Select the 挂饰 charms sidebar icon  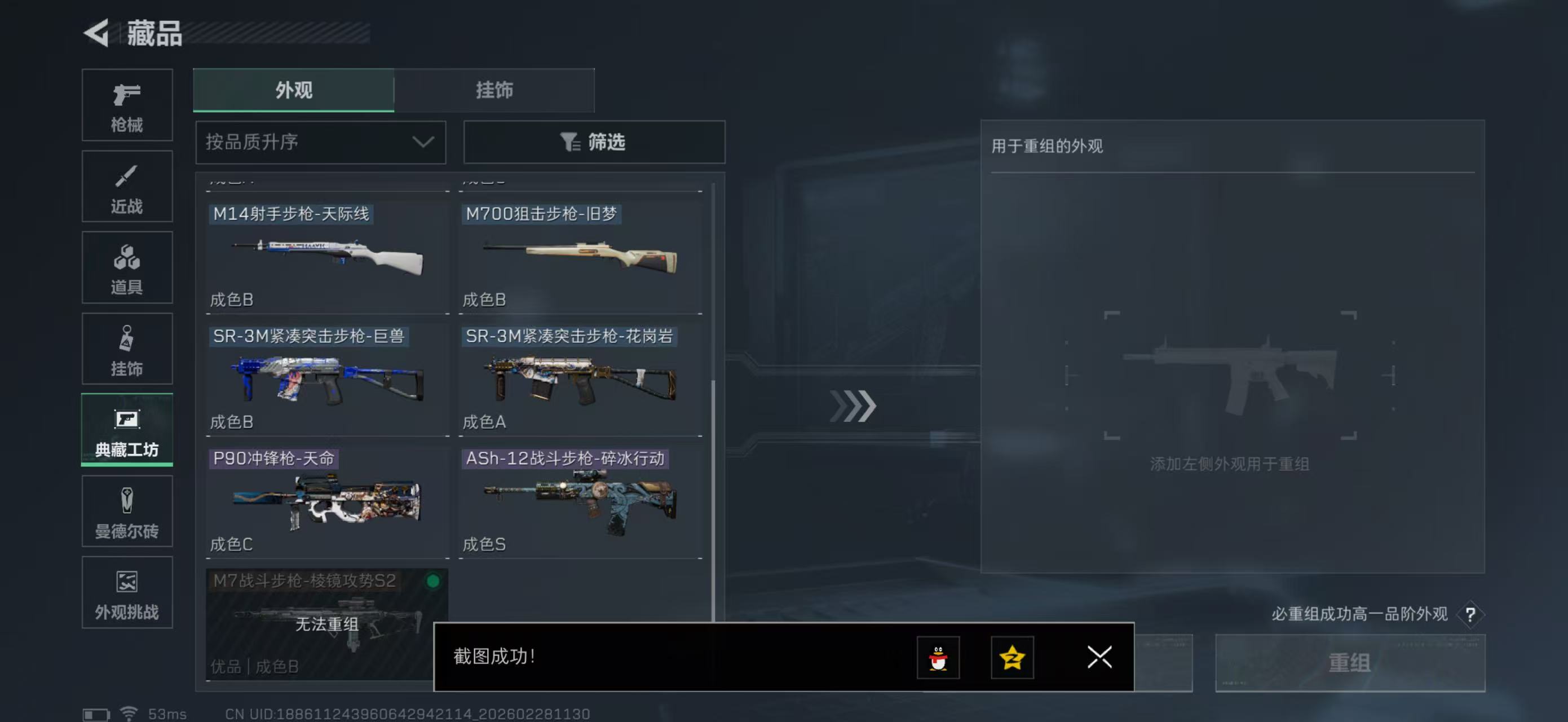(x=127, y=349)
